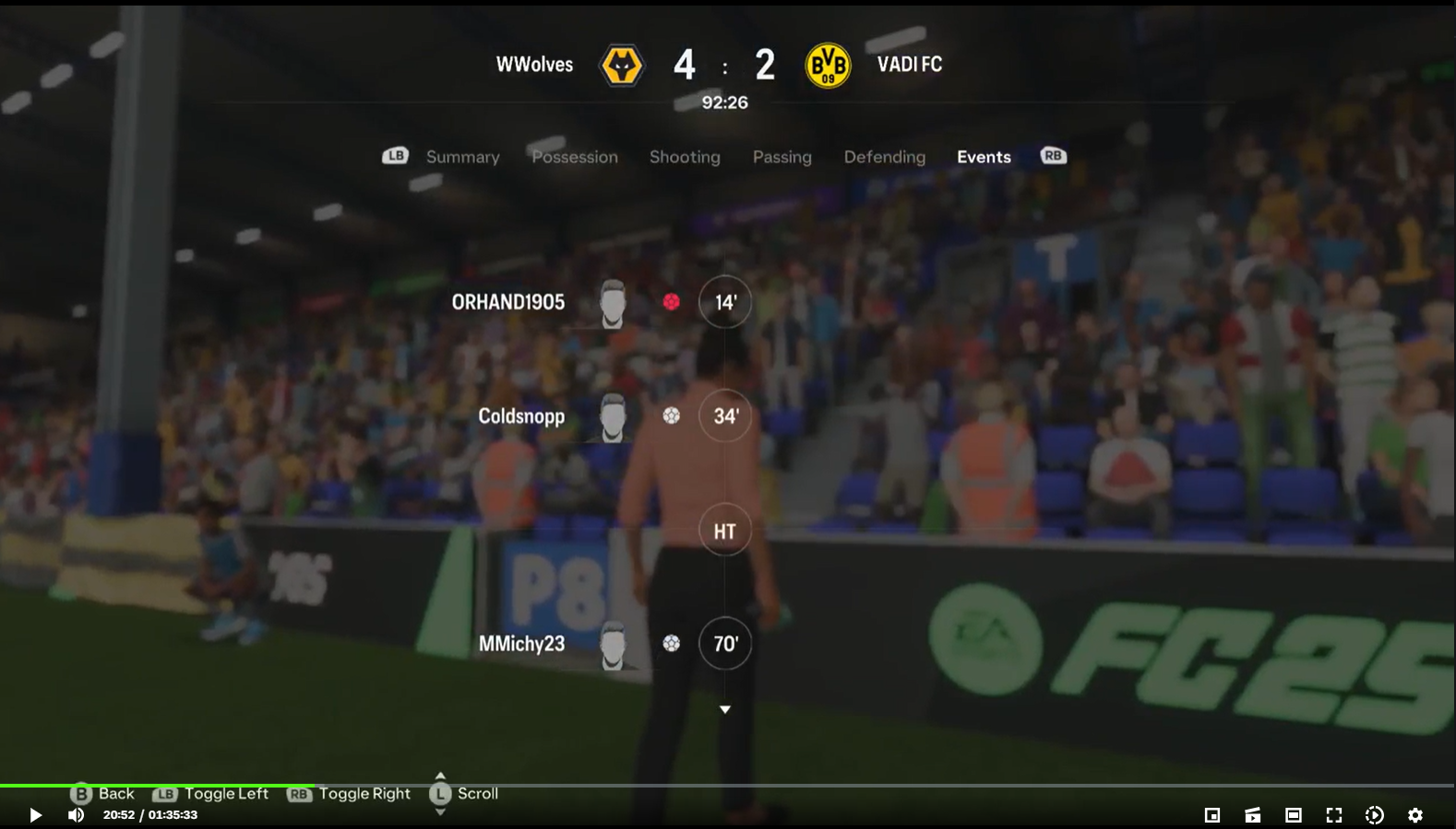1456x829 pixels.
Task: Open the video player settings gear
Action: click(x=1415, y=815)
